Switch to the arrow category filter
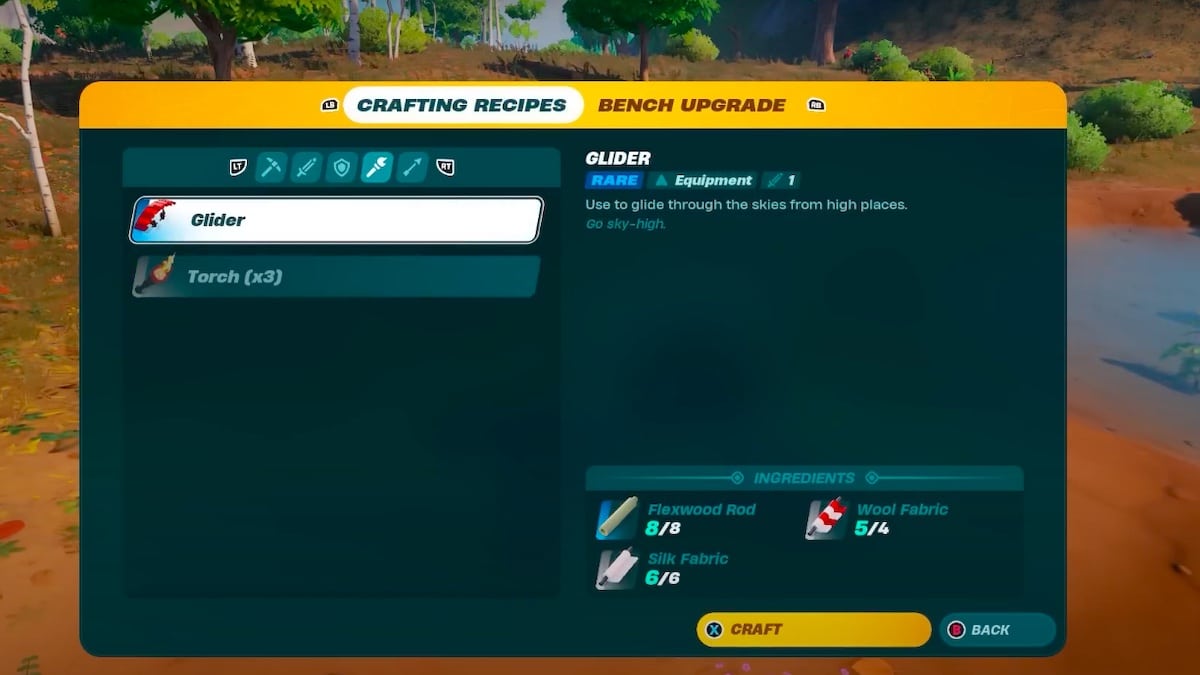Screen dimensions: 1200x675 tap(412, 168)
